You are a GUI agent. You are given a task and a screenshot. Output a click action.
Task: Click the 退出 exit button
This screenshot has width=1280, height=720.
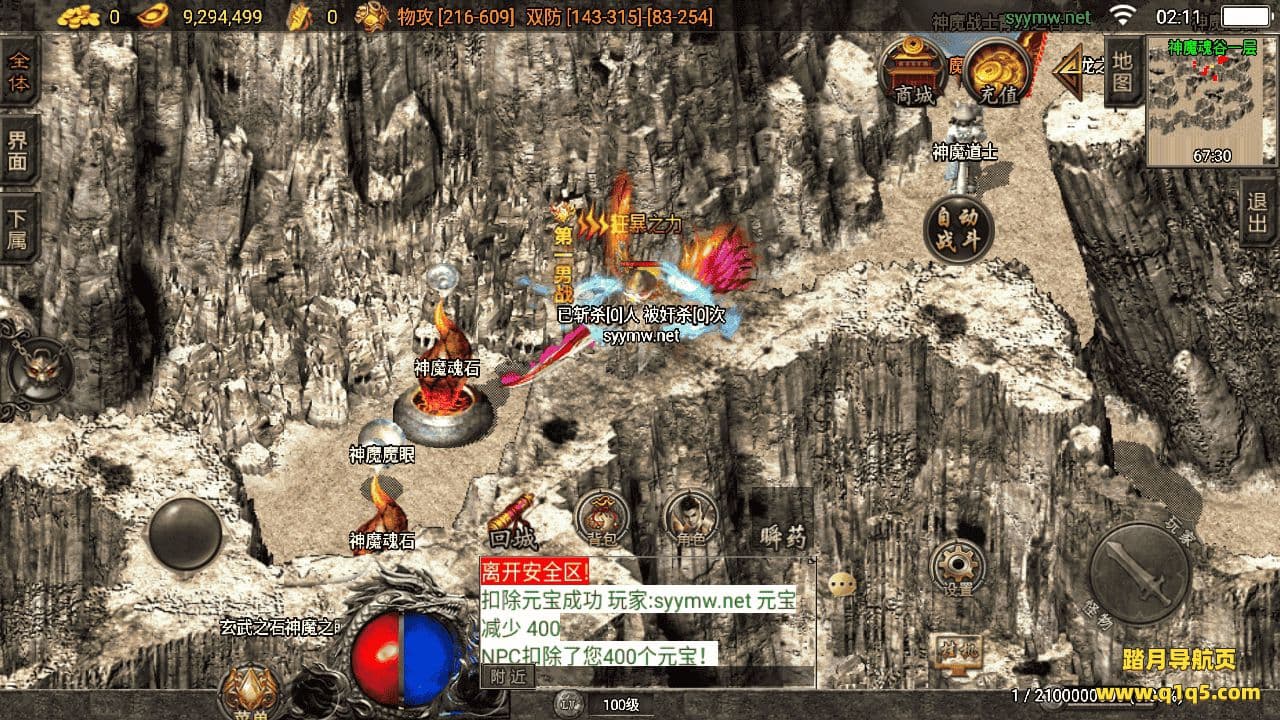(x=1258, y=212)
